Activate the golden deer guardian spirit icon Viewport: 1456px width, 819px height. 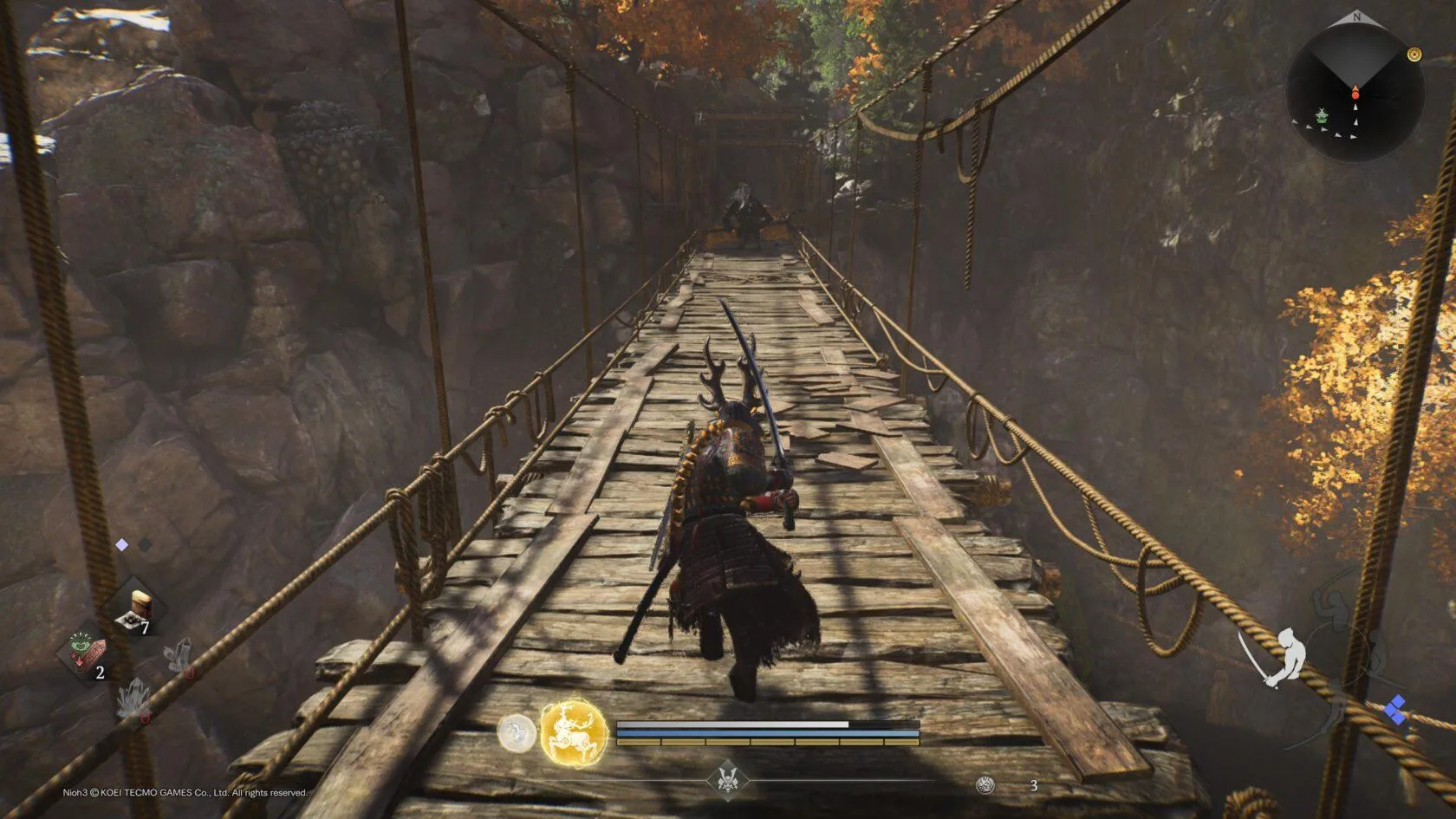click(574, 733)
